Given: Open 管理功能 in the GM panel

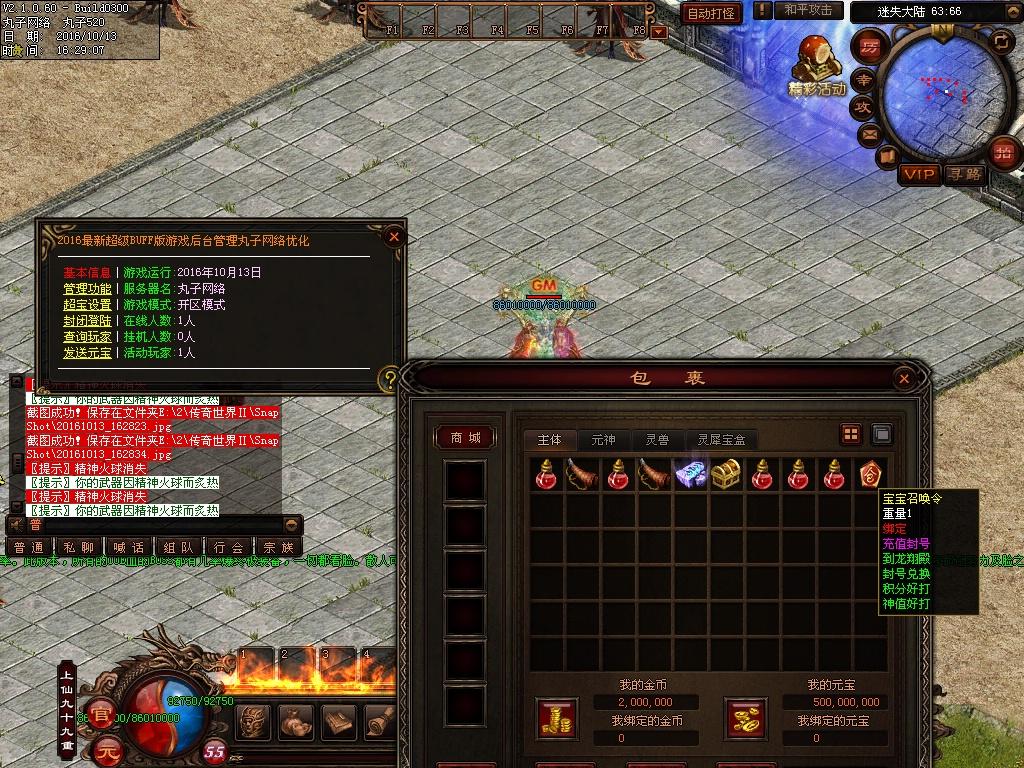Looking at the screenshot, I should (87, 289).
